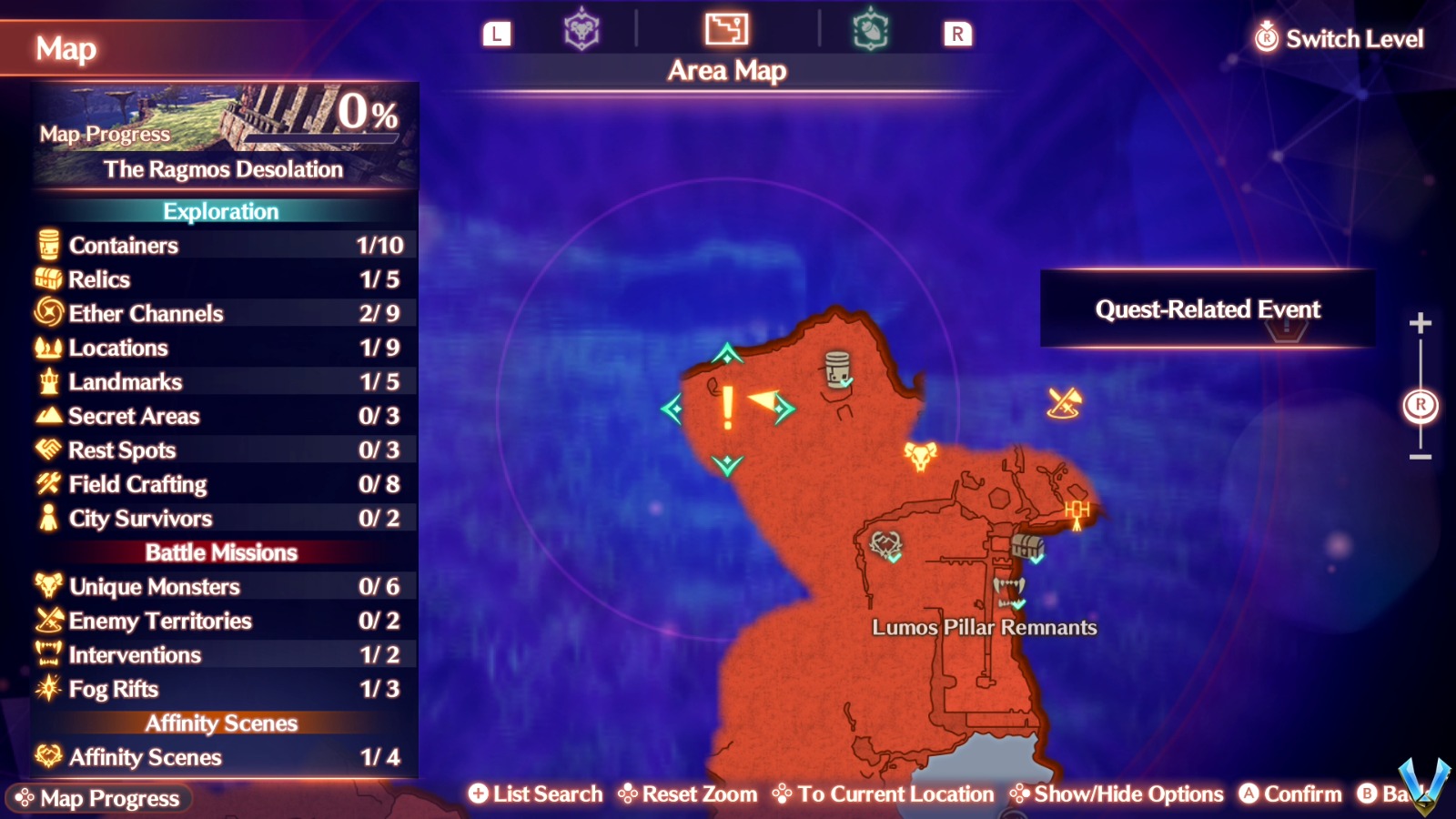This screenshot has width=1456, height=819.
Task: Switch to the Area Map tab
Action: pos(725,30)
